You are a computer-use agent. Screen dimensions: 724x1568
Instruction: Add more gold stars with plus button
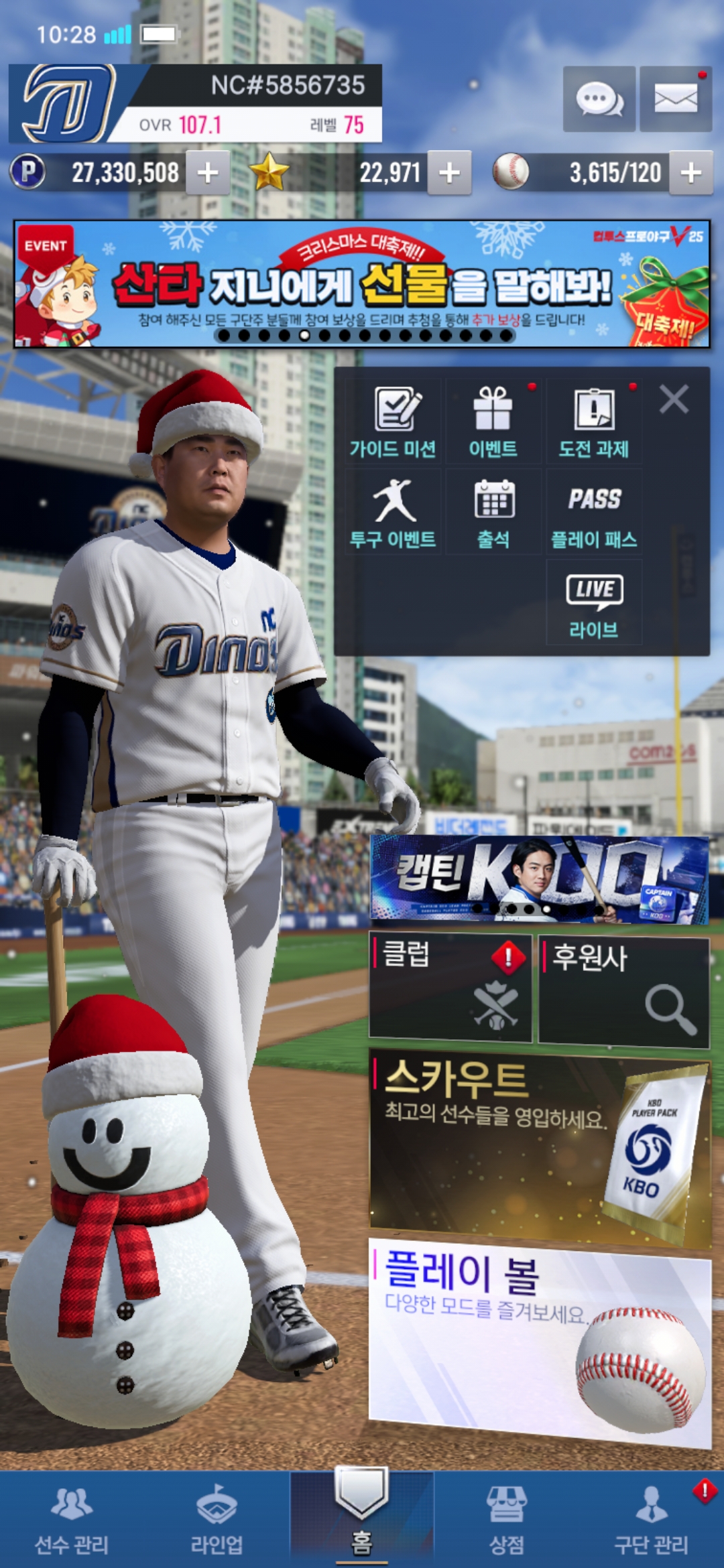click(449, 173)
